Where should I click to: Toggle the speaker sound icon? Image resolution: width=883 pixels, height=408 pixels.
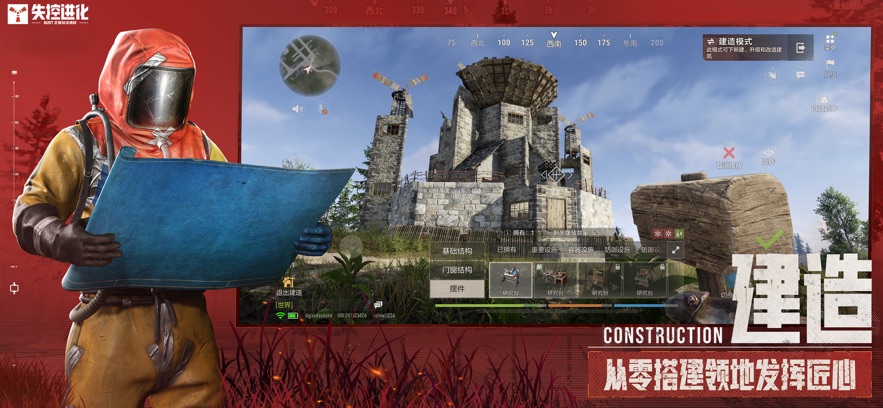click(296, 108)
